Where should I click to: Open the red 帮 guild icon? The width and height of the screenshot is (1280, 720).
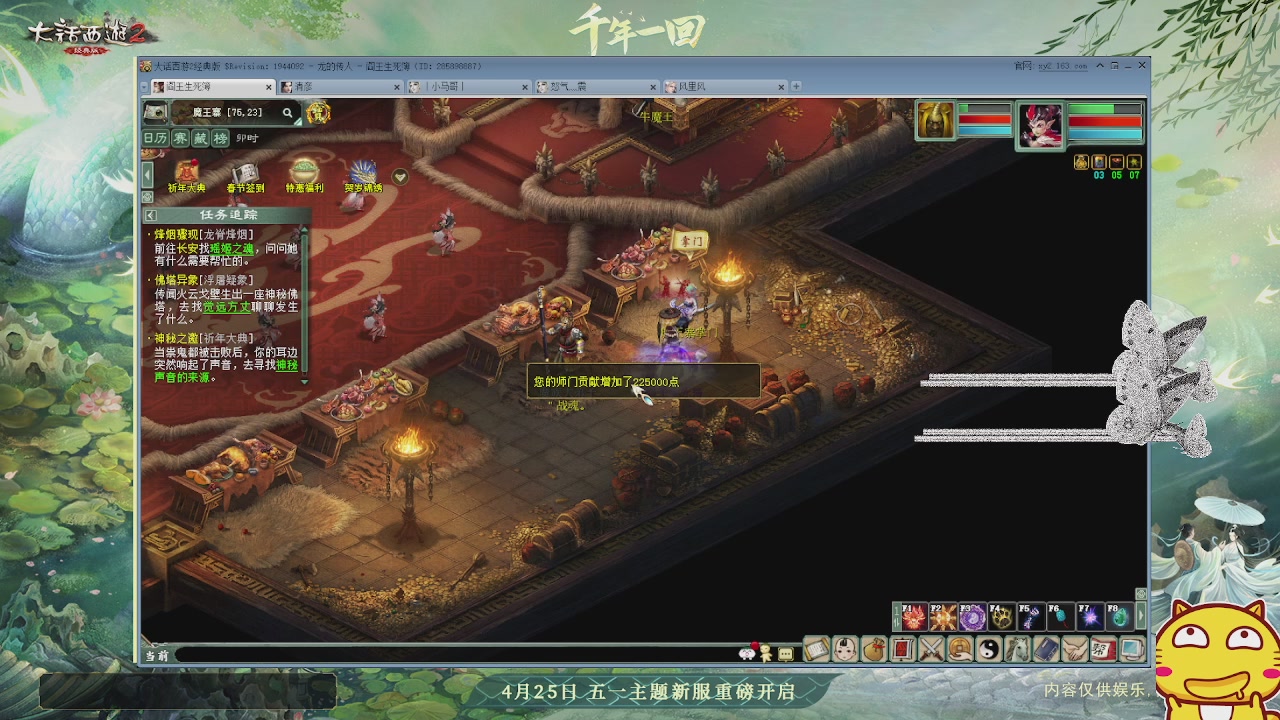pyautogui.click(x=1102, y=650)
